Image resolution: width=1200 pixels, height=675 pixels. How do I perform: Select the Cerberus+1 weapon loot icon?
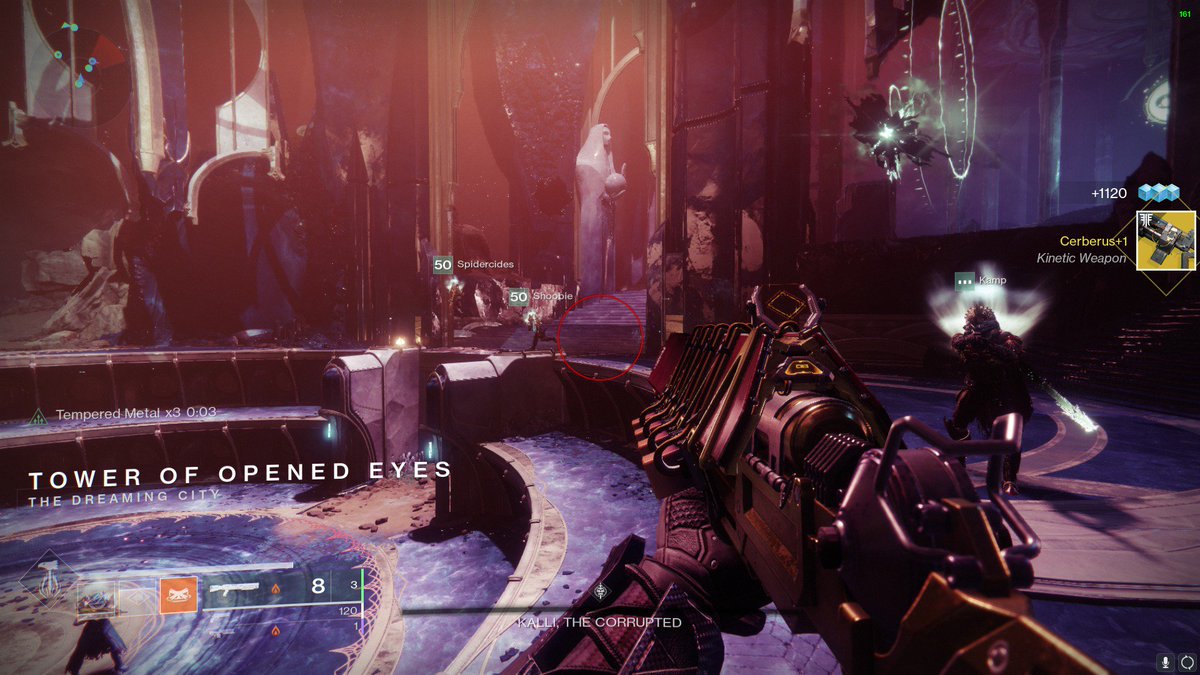click(1166, 240)
